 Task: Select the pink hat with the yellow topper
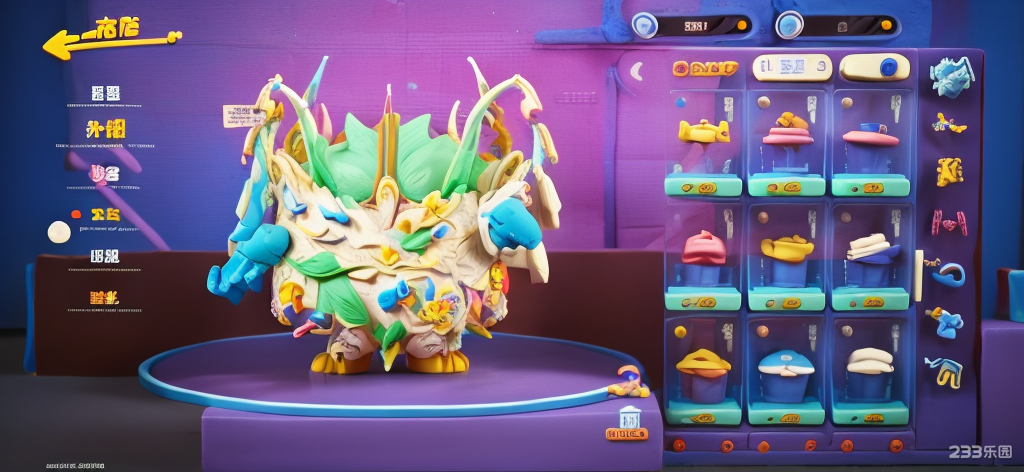787,128
